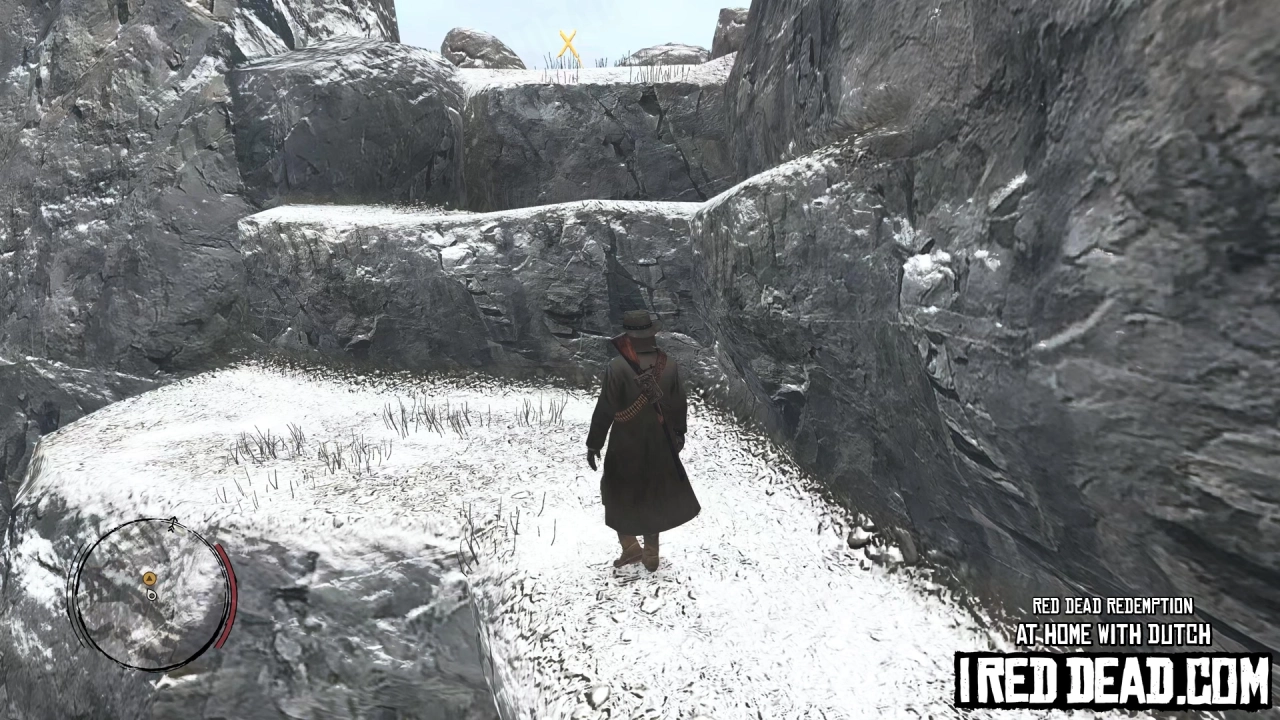The height and width of the screenshot is (720, 1280).
Task: Select the AT HOME WITH DUTCH mission title
Action: tap(1113, 635)
